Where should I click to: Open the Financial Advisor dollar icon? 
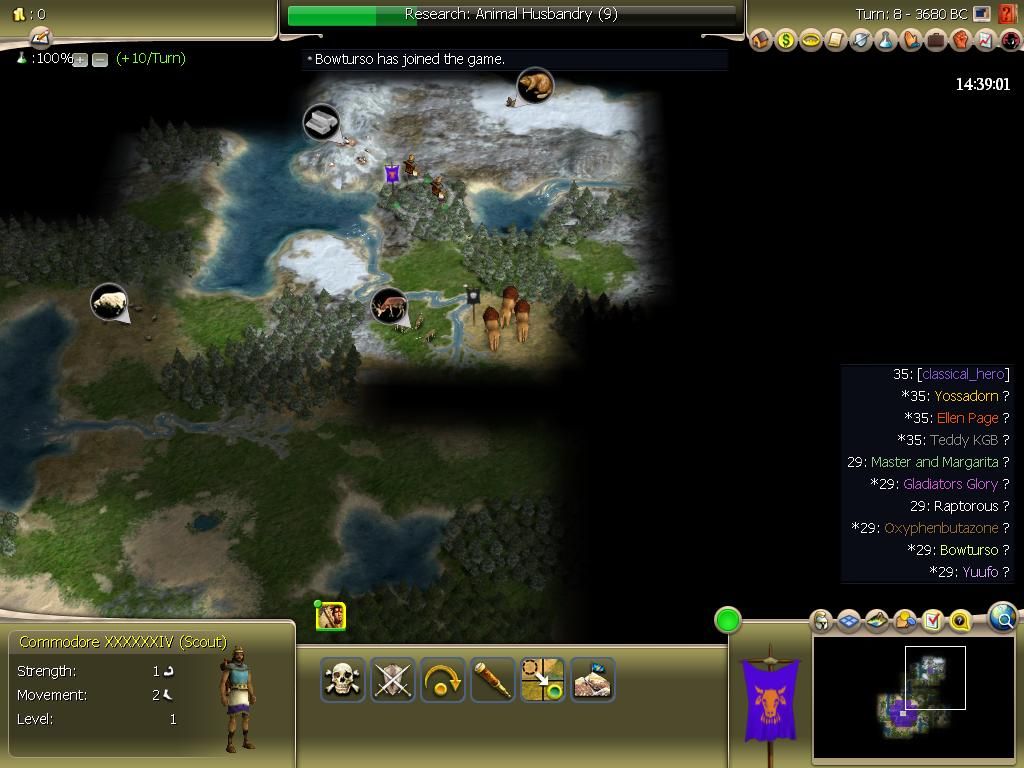(x=786, y=41)
